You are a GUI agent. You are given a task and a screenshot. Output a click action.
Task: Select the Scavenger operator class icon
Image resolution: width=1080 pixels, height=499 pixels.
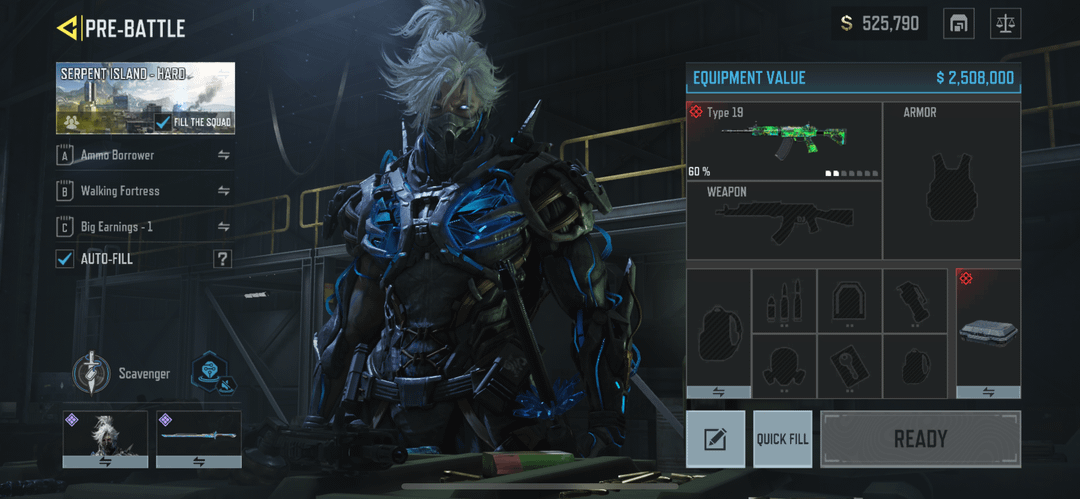point(89,374)
